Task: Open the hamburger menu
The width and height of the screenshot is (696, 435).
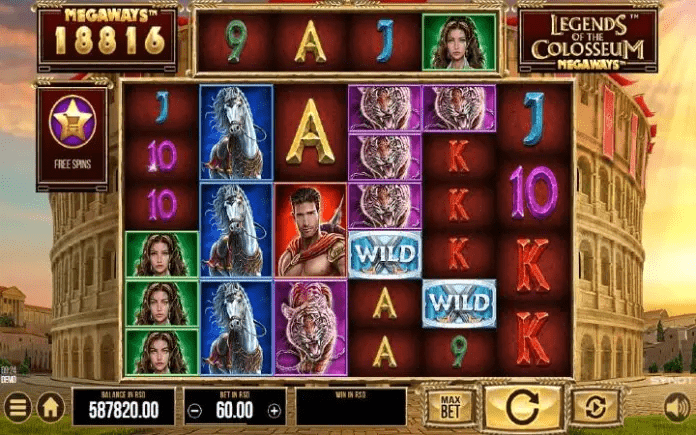Action: coord(16,408)
